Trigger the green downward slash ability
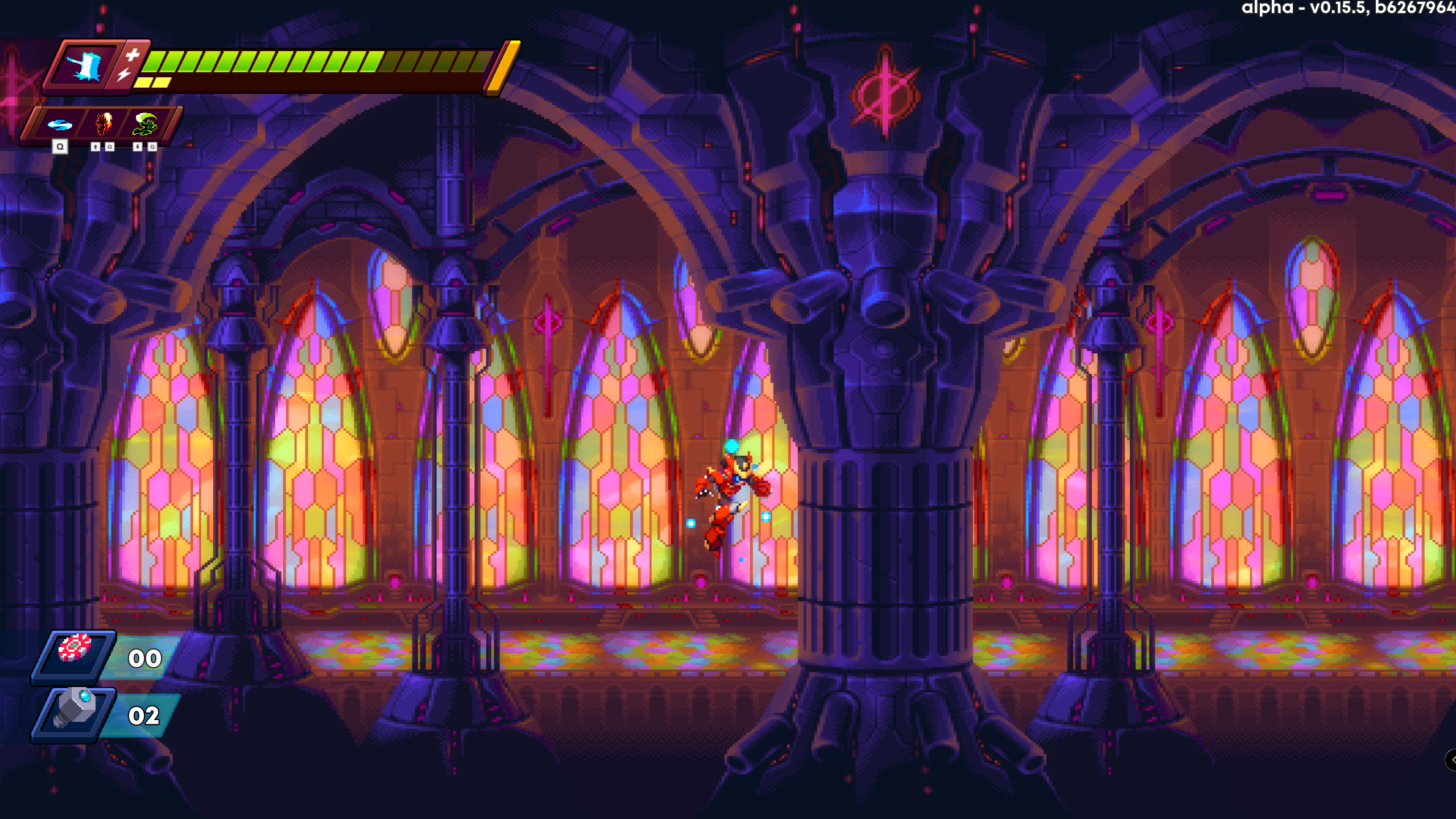 (x=145, y=123)
